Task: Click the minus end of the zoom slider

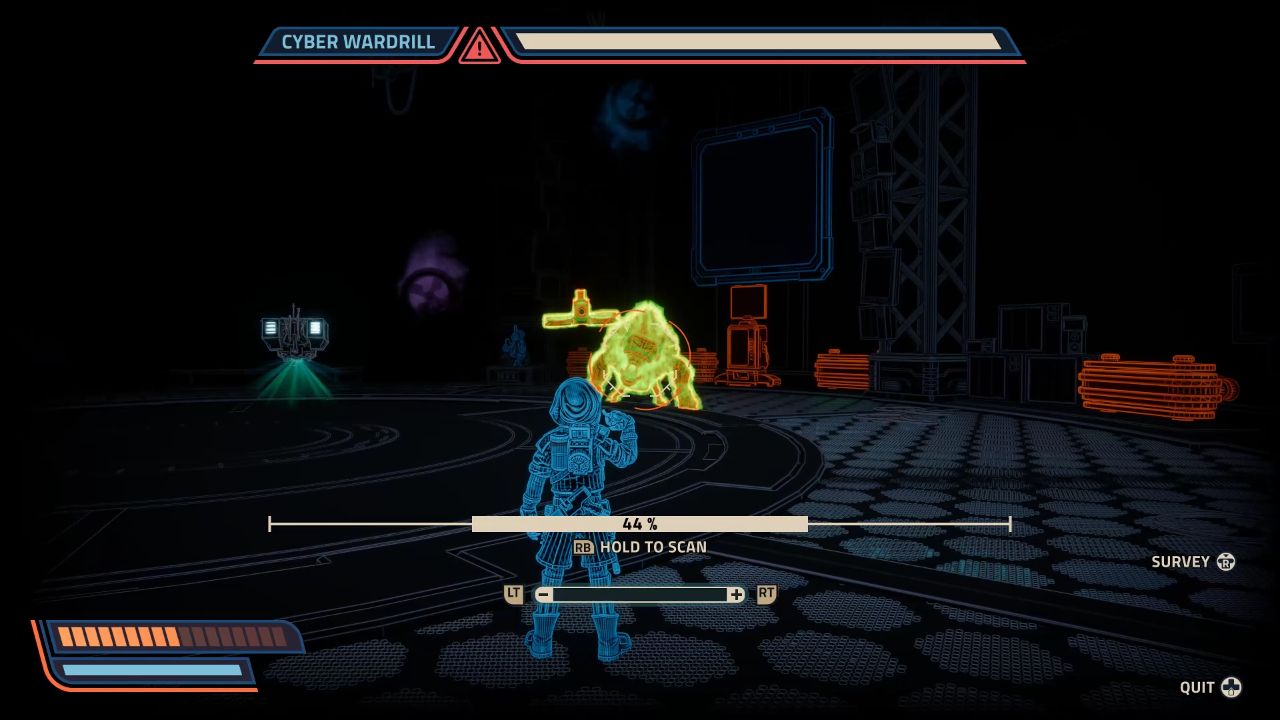Action: tap(543, 595)
